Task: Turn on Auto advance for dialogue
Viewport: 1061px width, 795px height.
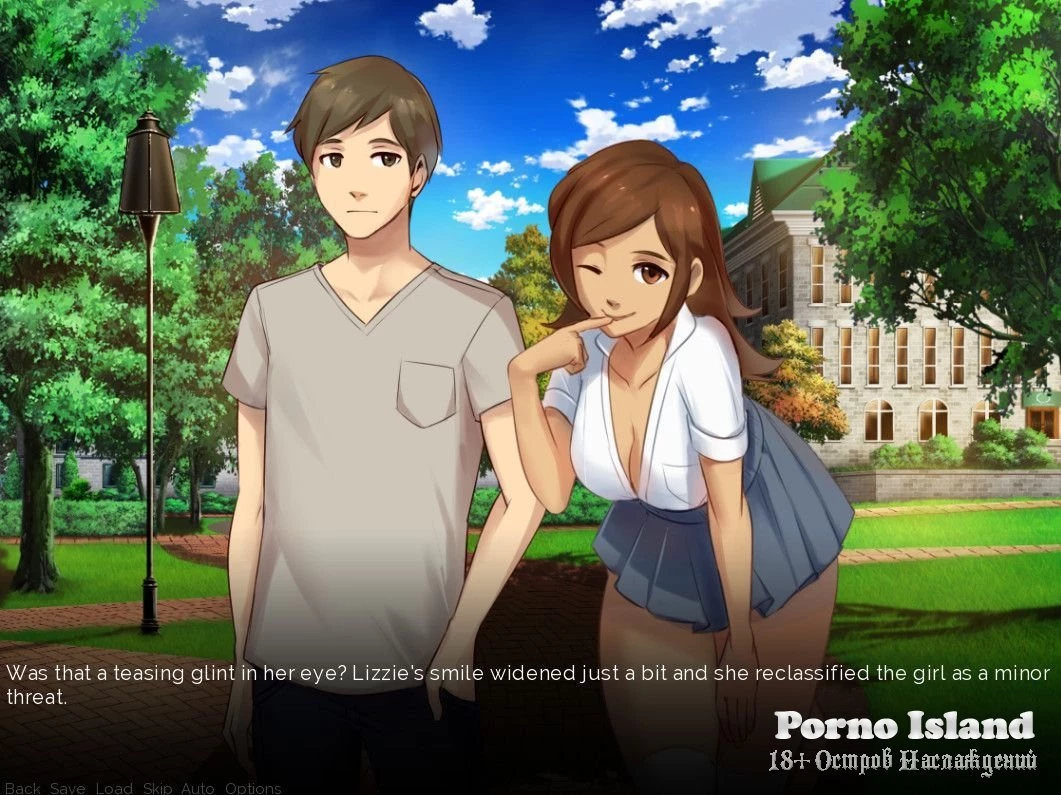Action: (198, 788)
